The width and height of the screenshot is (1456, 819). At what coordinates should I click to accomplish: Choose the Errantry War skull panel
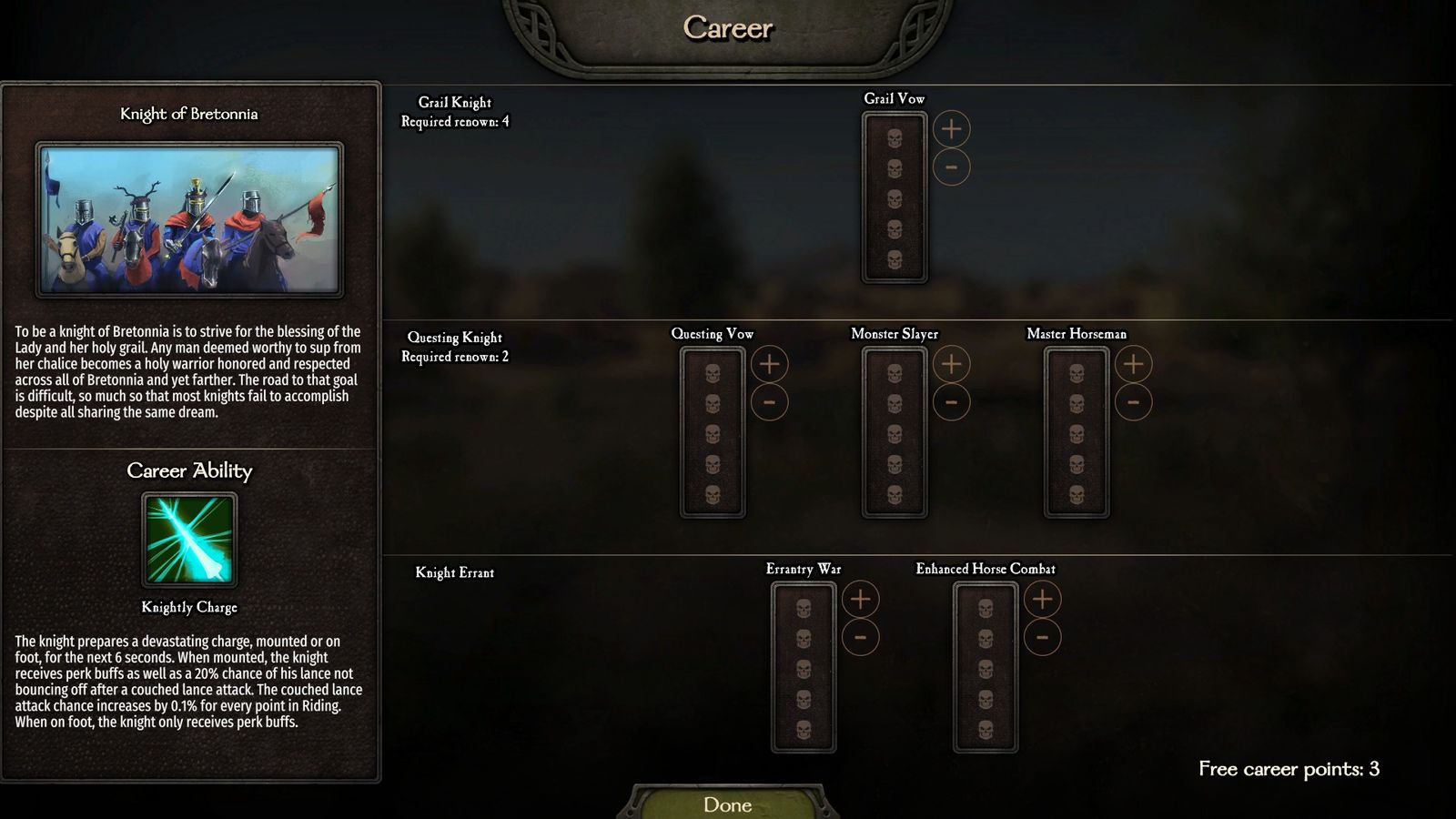tap(804, 667)
